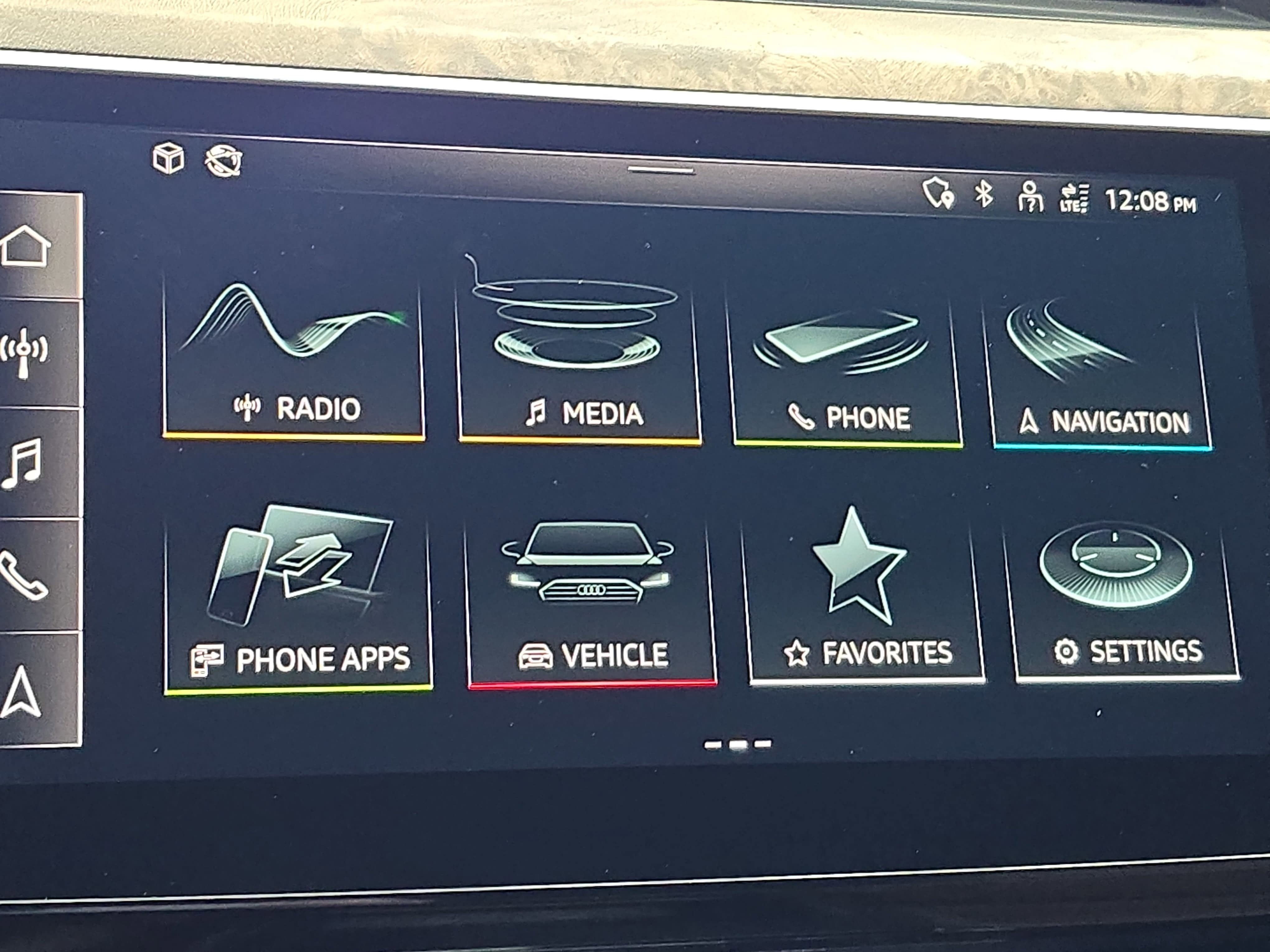
Task: Toggle the crossed-out connectivity globe icon
Action: pyautogui.click(x=224, y=161)
